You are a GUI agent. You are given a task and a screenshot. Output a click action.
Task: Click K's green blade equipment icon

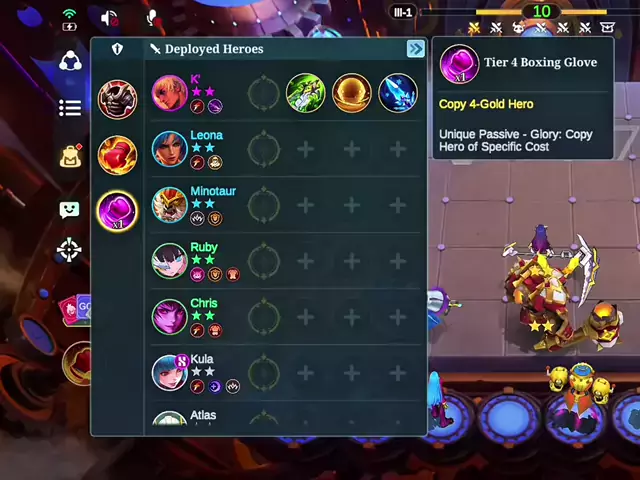pos(306,93)
